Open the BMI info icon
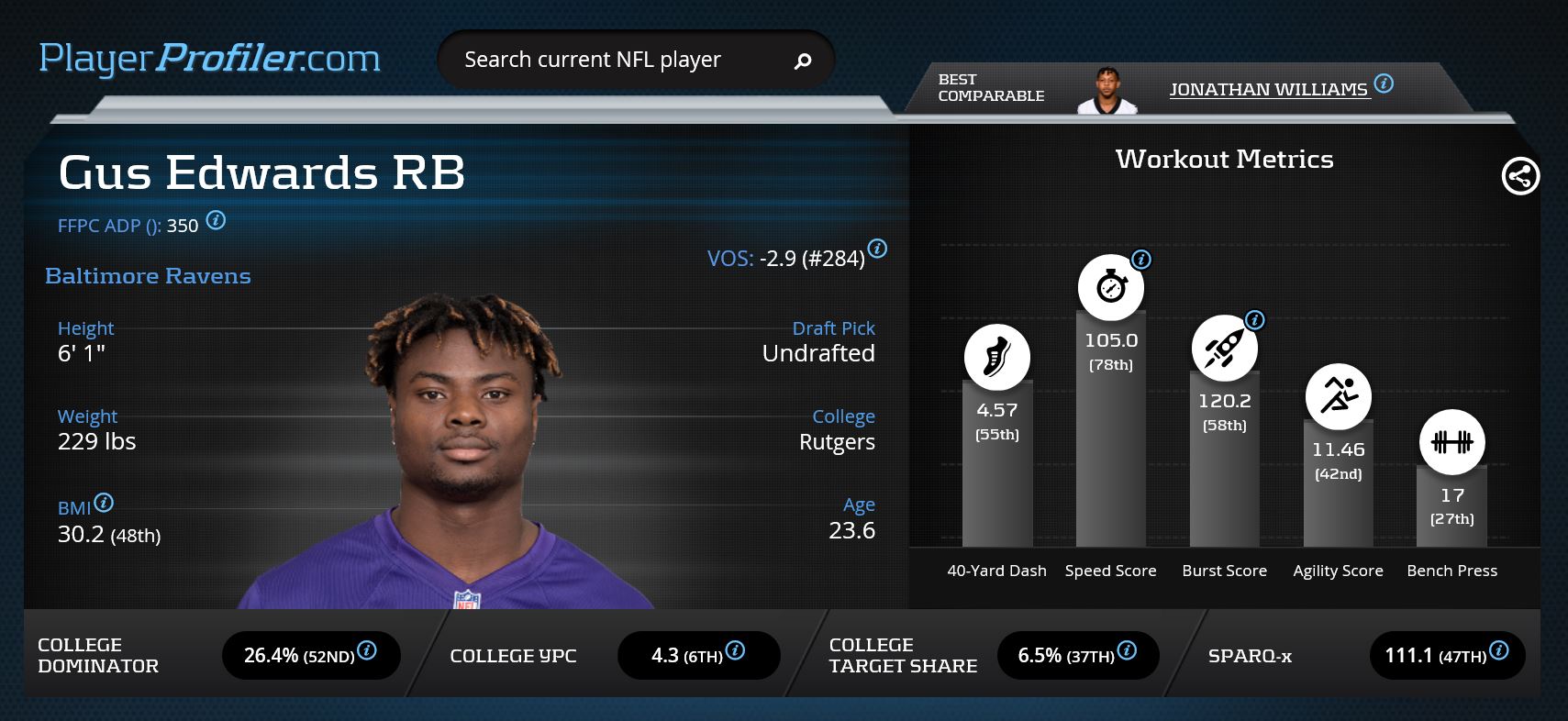Screen dimensions: 1568x721 [105, 503]
